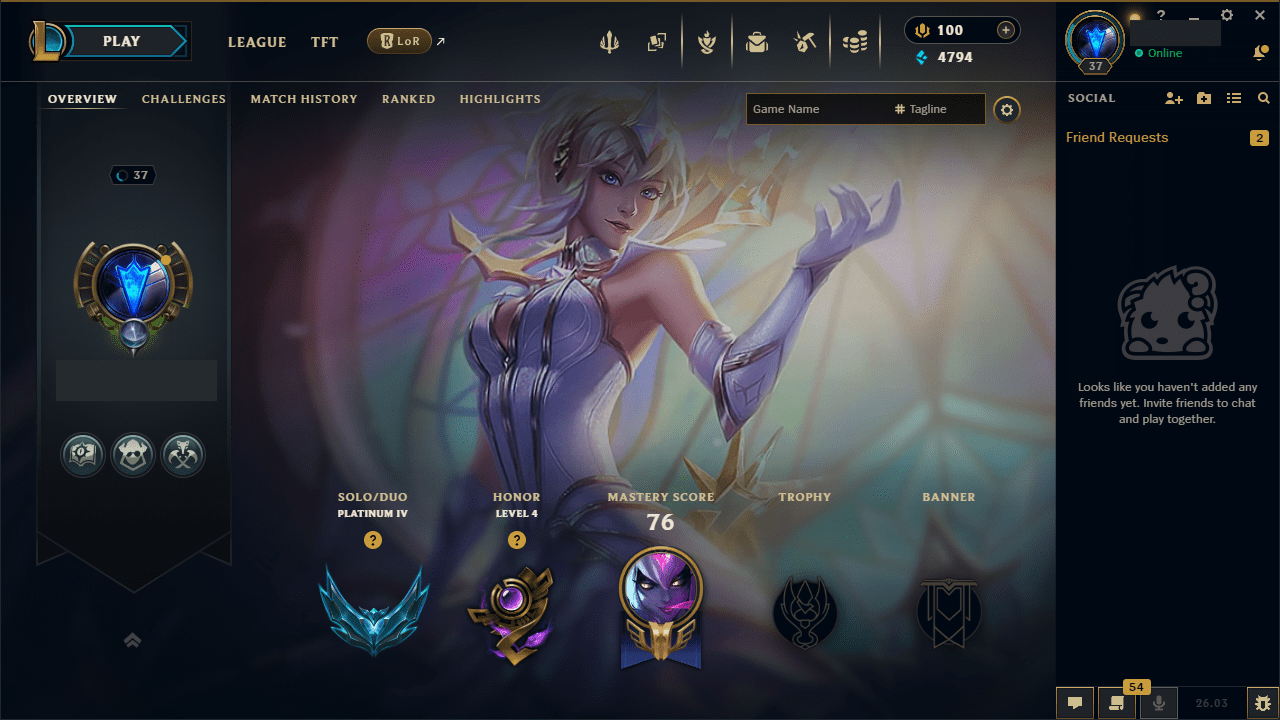
Task: Toggle notifications with the bell icon
Action: [x=1260, y=52]
